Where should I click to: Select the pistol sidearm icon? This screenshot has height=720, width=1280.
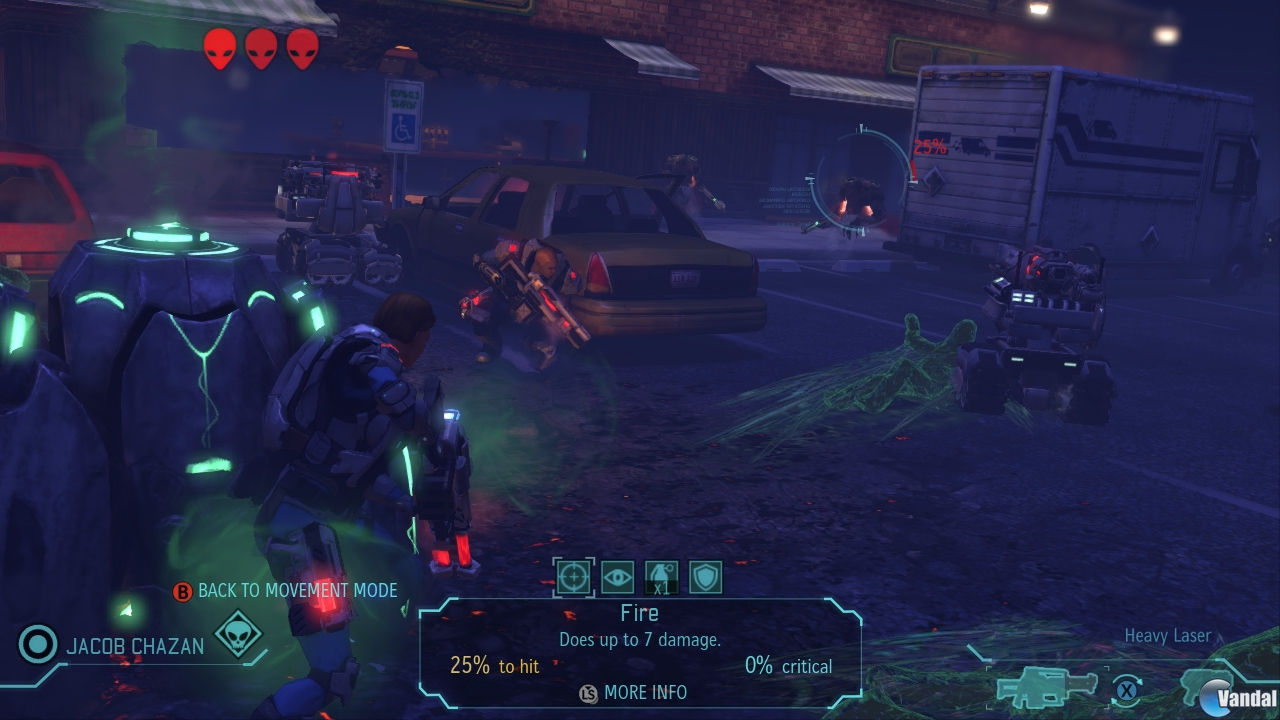point(1205,688)
